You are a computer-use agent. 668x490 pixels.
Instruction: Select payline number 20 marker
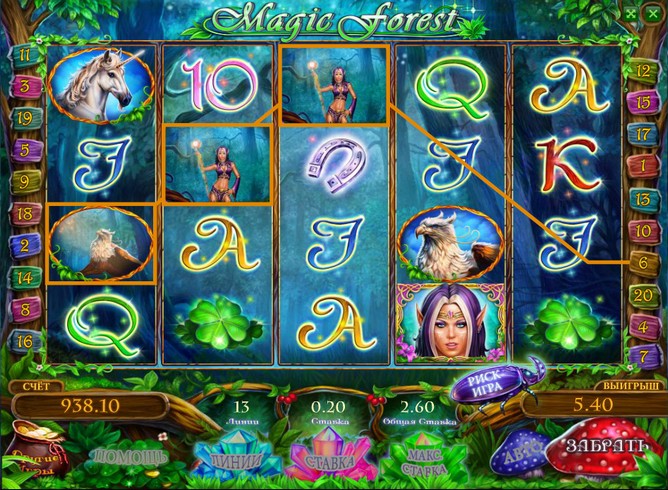pos(642,293)
